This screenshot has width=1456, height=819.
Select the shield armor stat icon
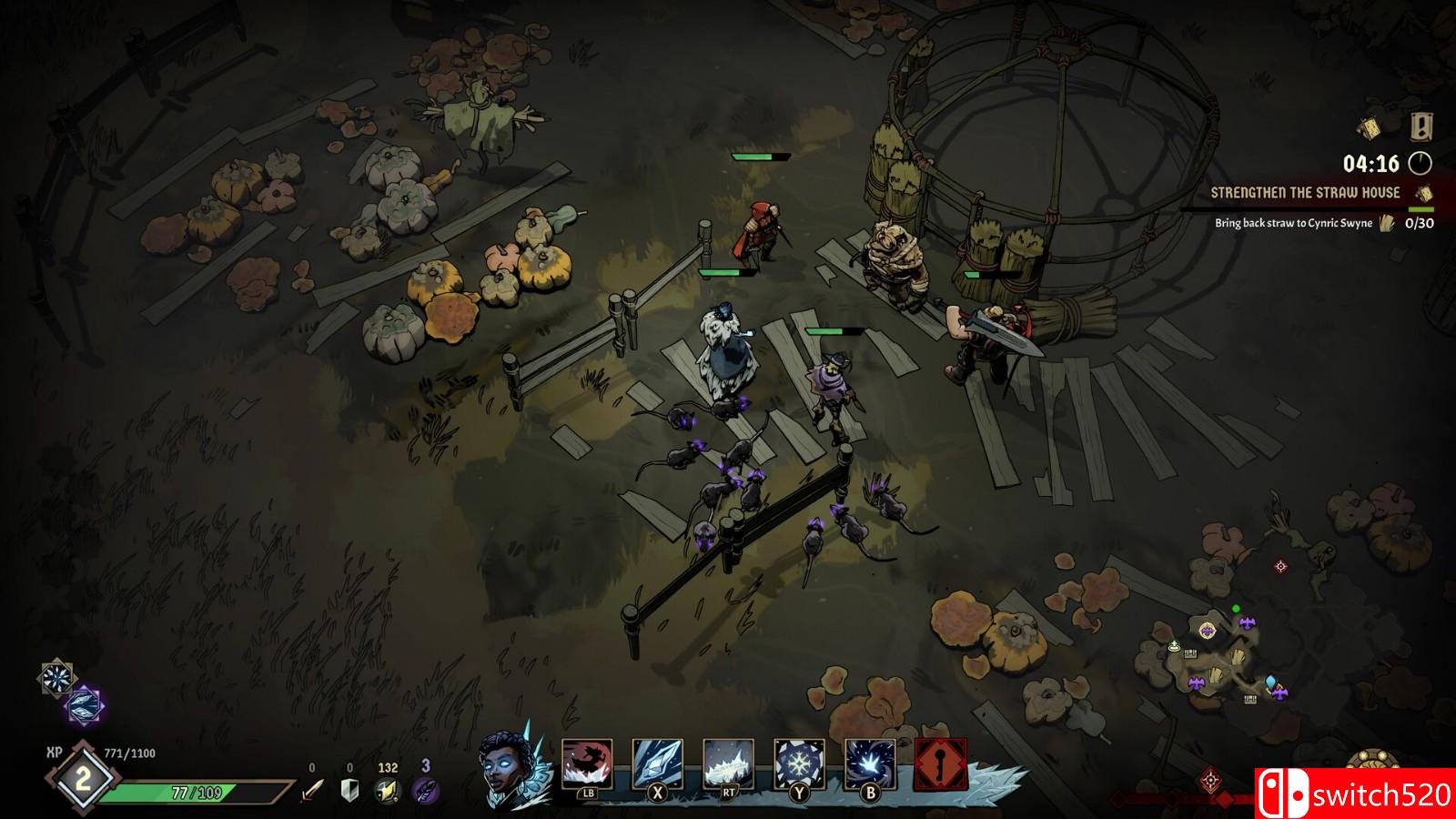349,791
